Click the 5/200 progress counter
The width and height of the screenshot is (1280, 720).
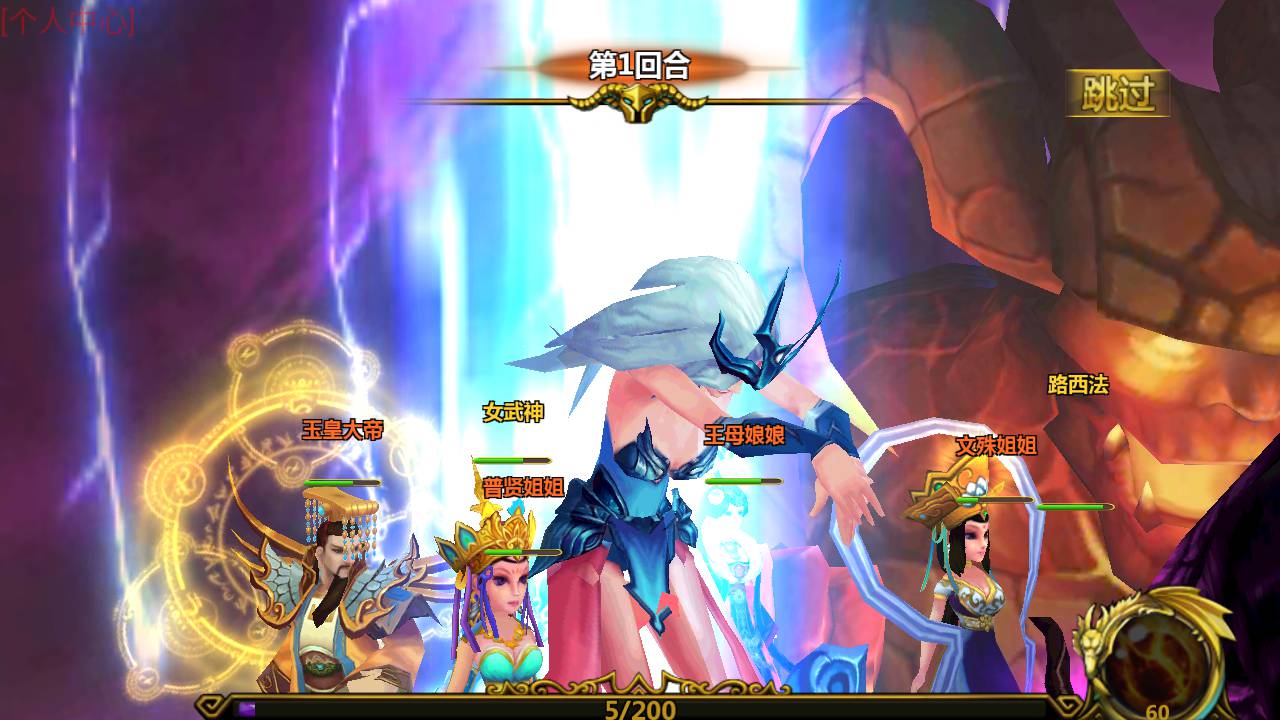pos(640,708)
